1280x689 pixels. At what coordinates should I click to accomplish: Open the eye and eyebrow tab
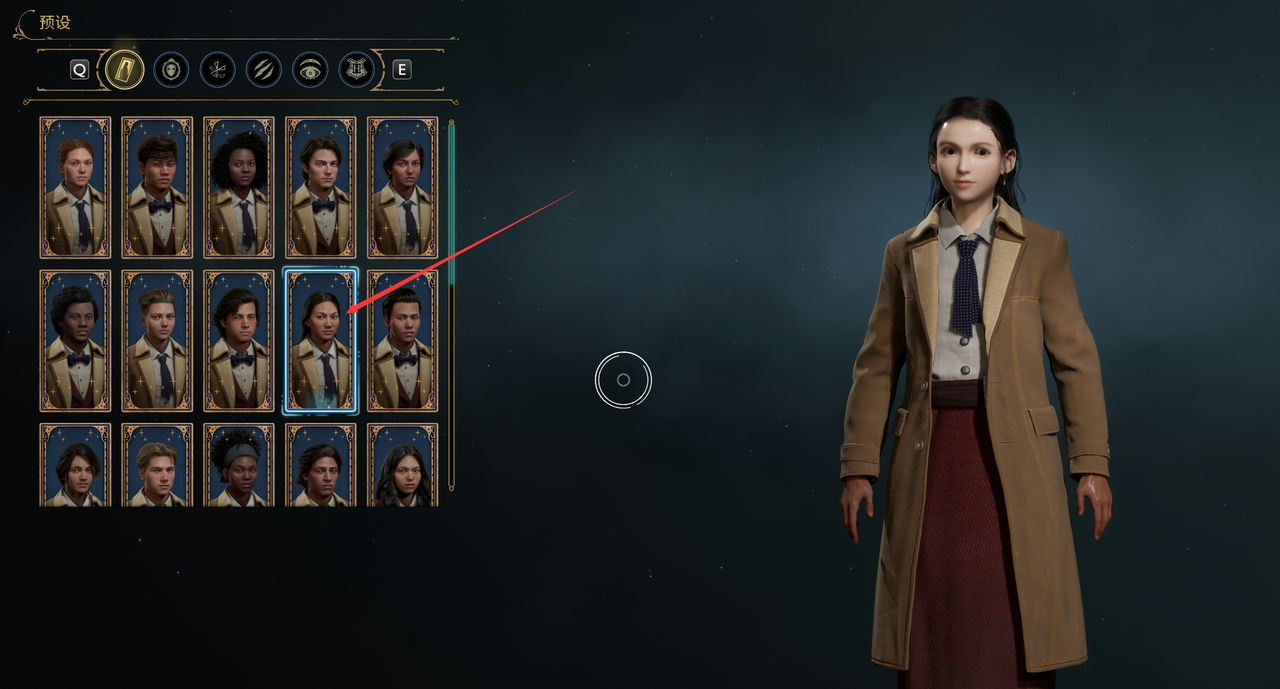(310, 69)
